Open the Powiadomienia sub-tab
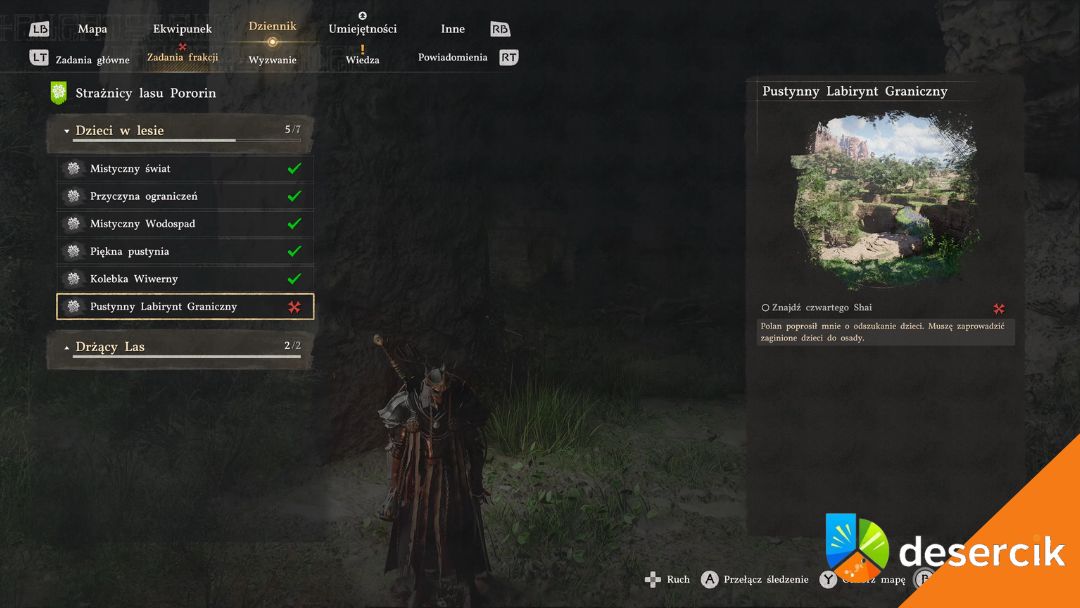Screen dimensions: 1080x608 coord(453,58)
